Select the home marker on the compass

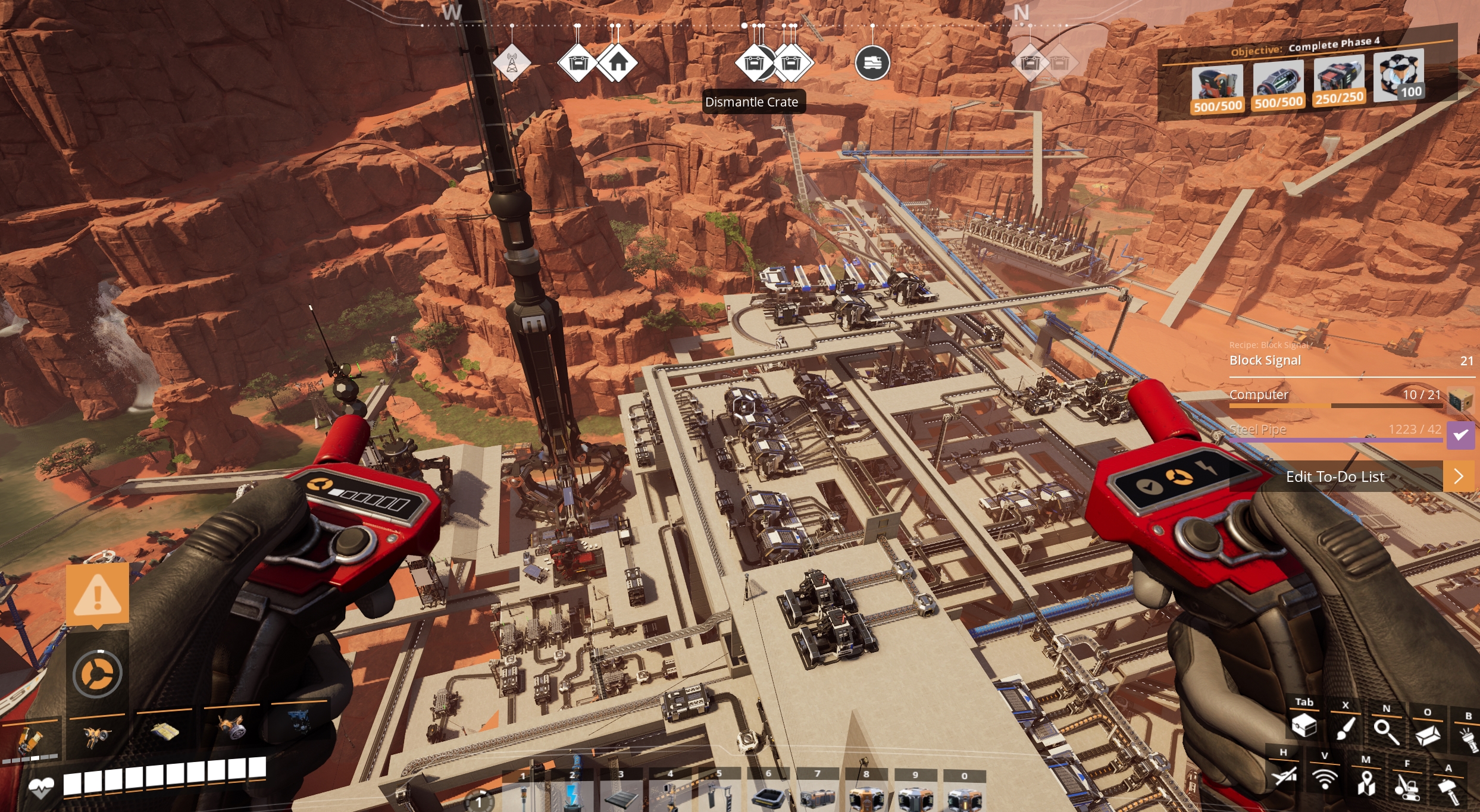pyautogui.click(x=618, y=62)
